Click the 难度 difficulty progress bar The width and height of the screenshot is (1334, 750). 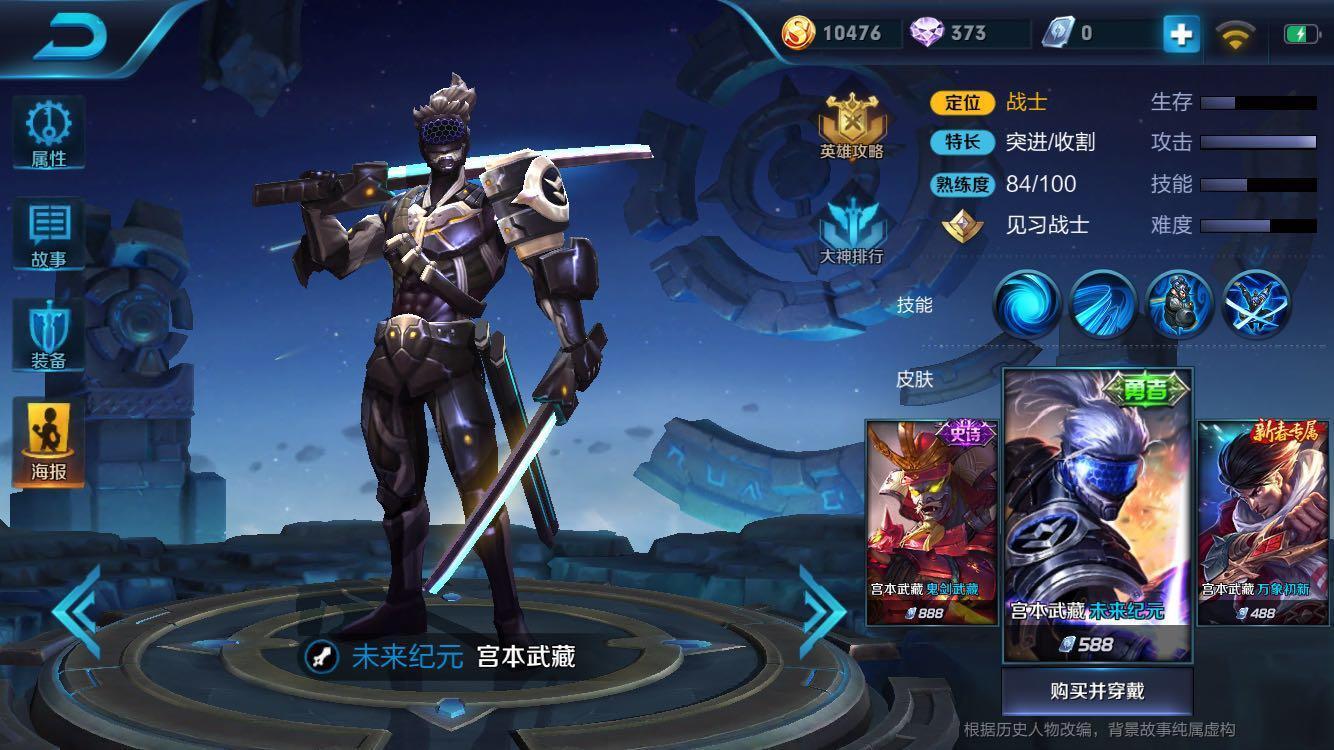(1260, 225)
